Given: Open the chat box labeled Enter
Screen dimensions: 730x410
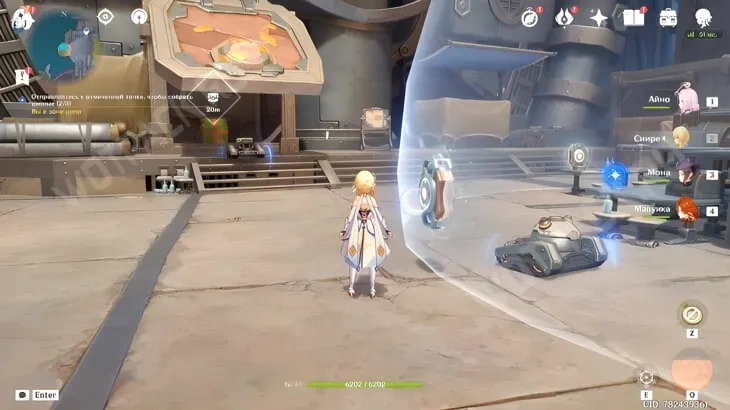Looking at the screenshot, I should [x=36, y=395].
